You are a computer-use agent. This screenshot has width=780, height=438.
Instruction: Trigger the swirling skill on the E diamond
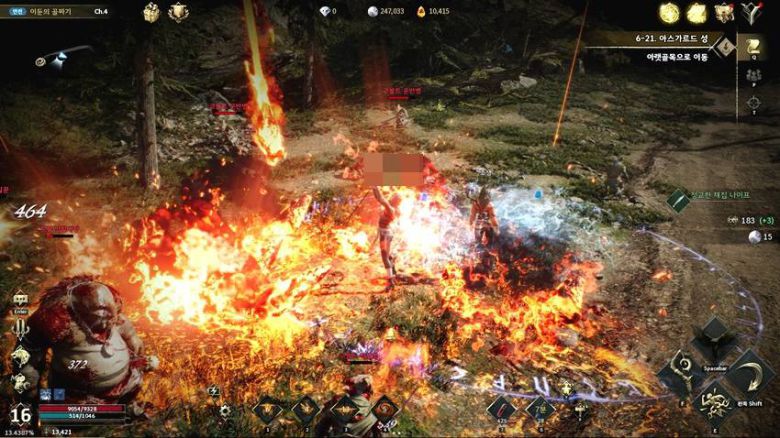[x=715, y=403]
